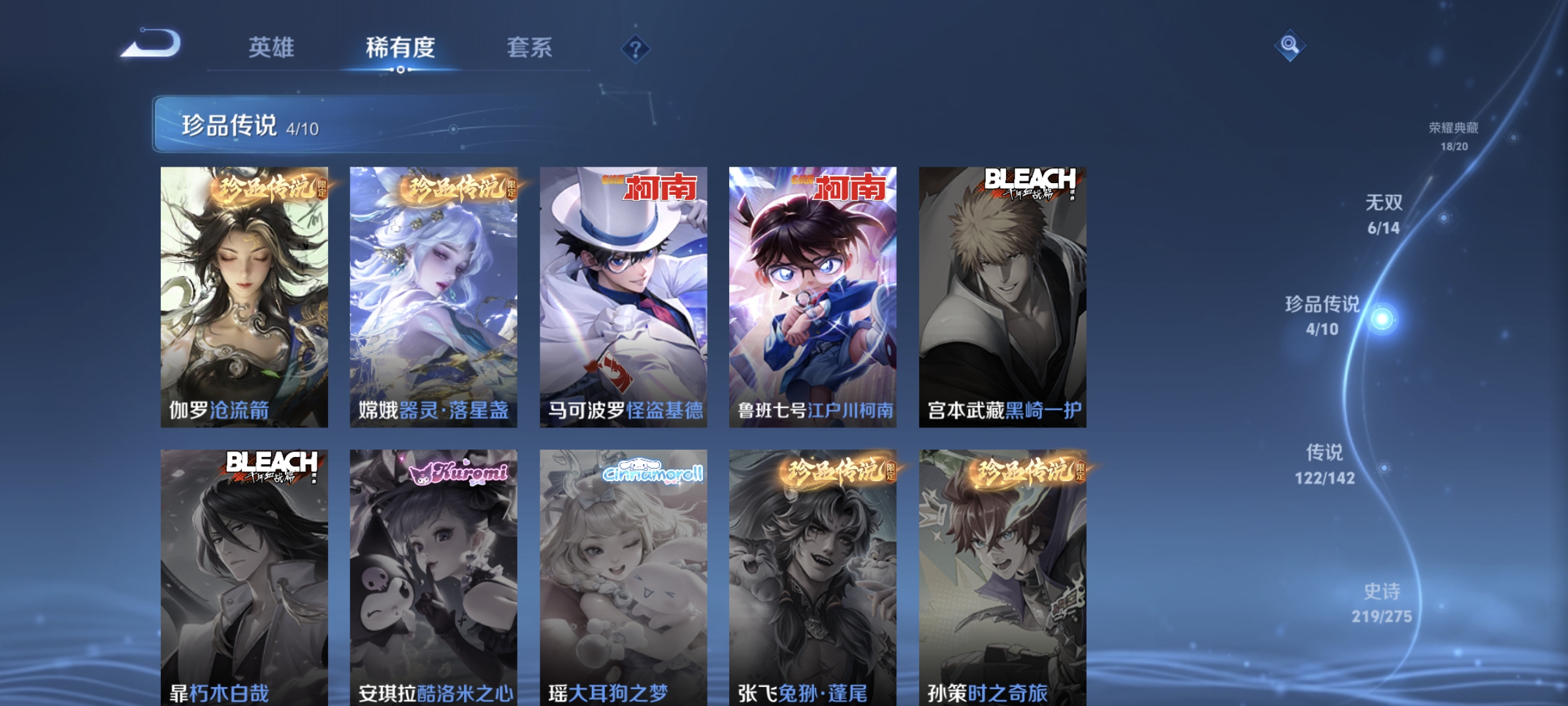
Task: Click the 珍品传说 badge on 伽罗 skin card
Action: tap(265, 190)
